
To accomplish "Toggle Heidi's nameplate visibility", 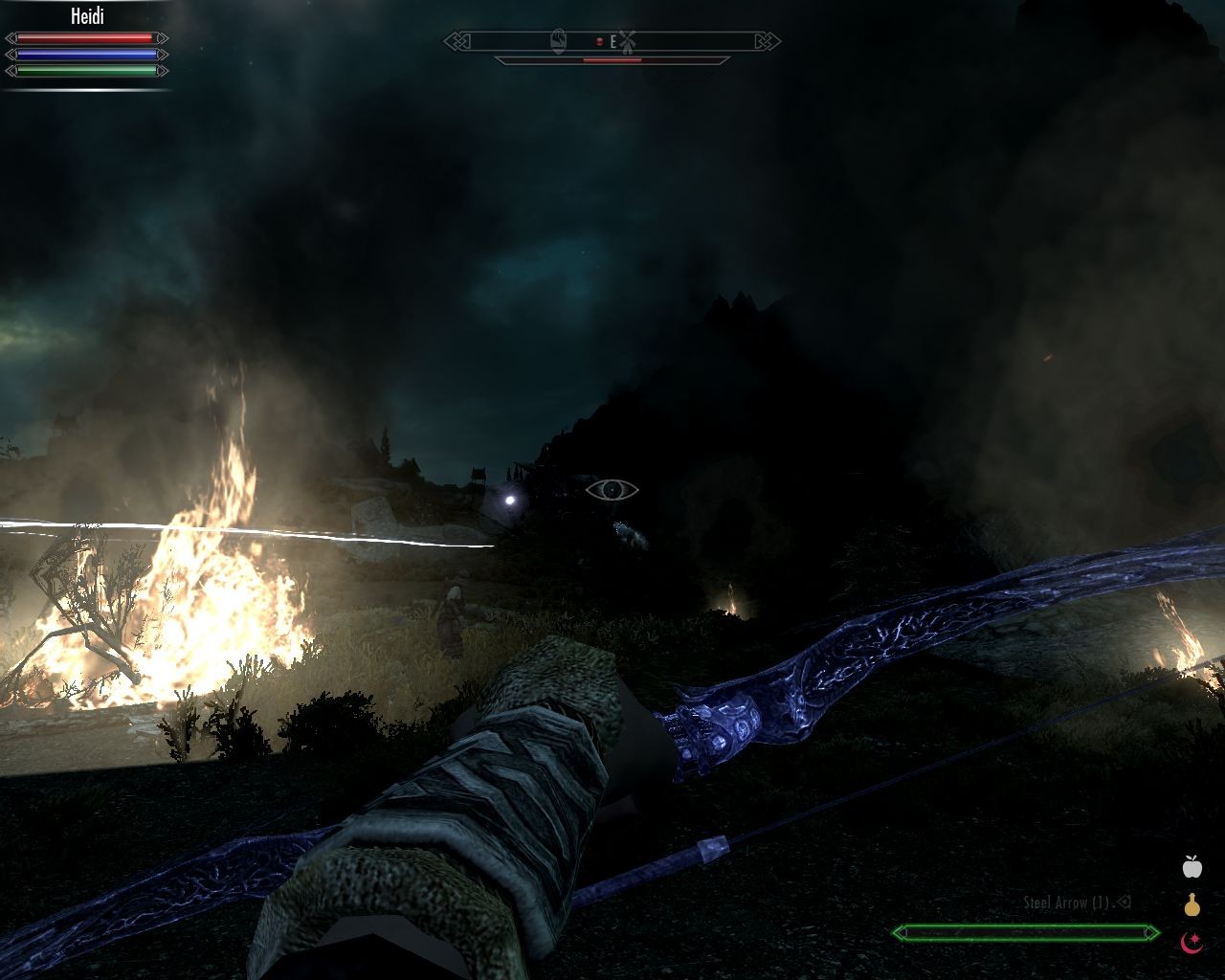I will coord(88,16).
